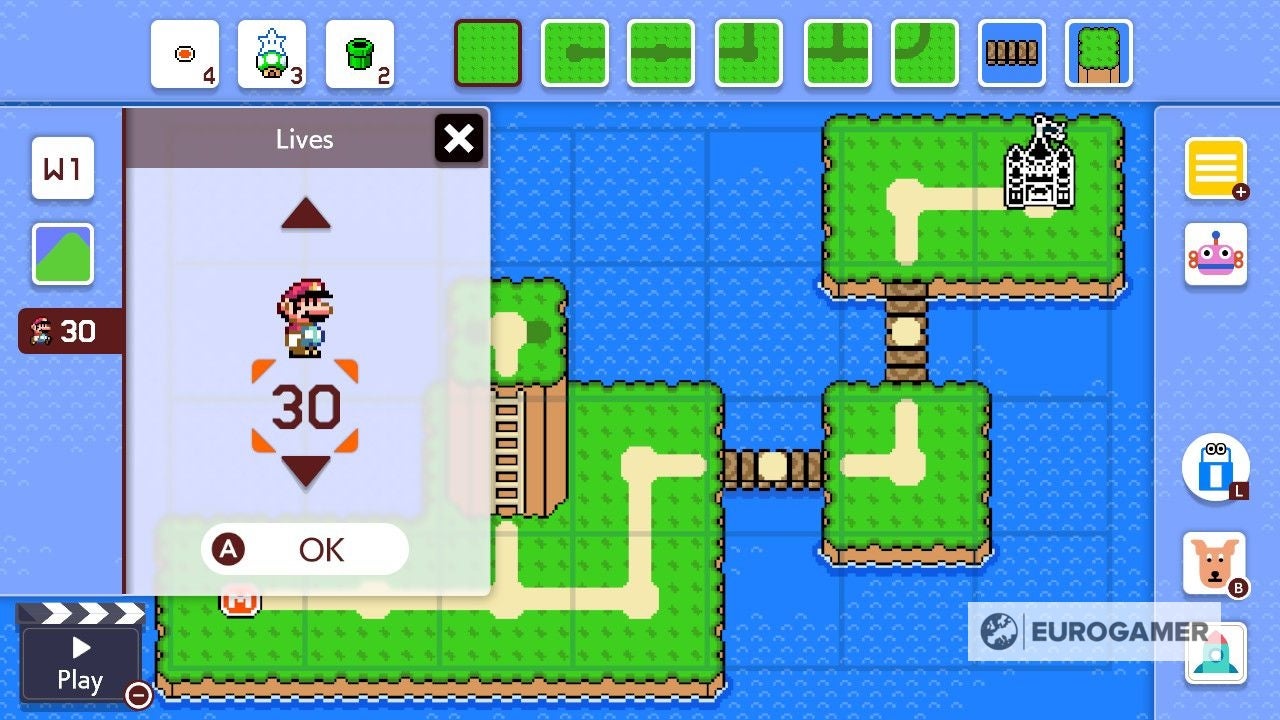Decrease lives using the down arrow
Image resolution: width=1280 pixels, height=720 pixels.
[305, 467]
